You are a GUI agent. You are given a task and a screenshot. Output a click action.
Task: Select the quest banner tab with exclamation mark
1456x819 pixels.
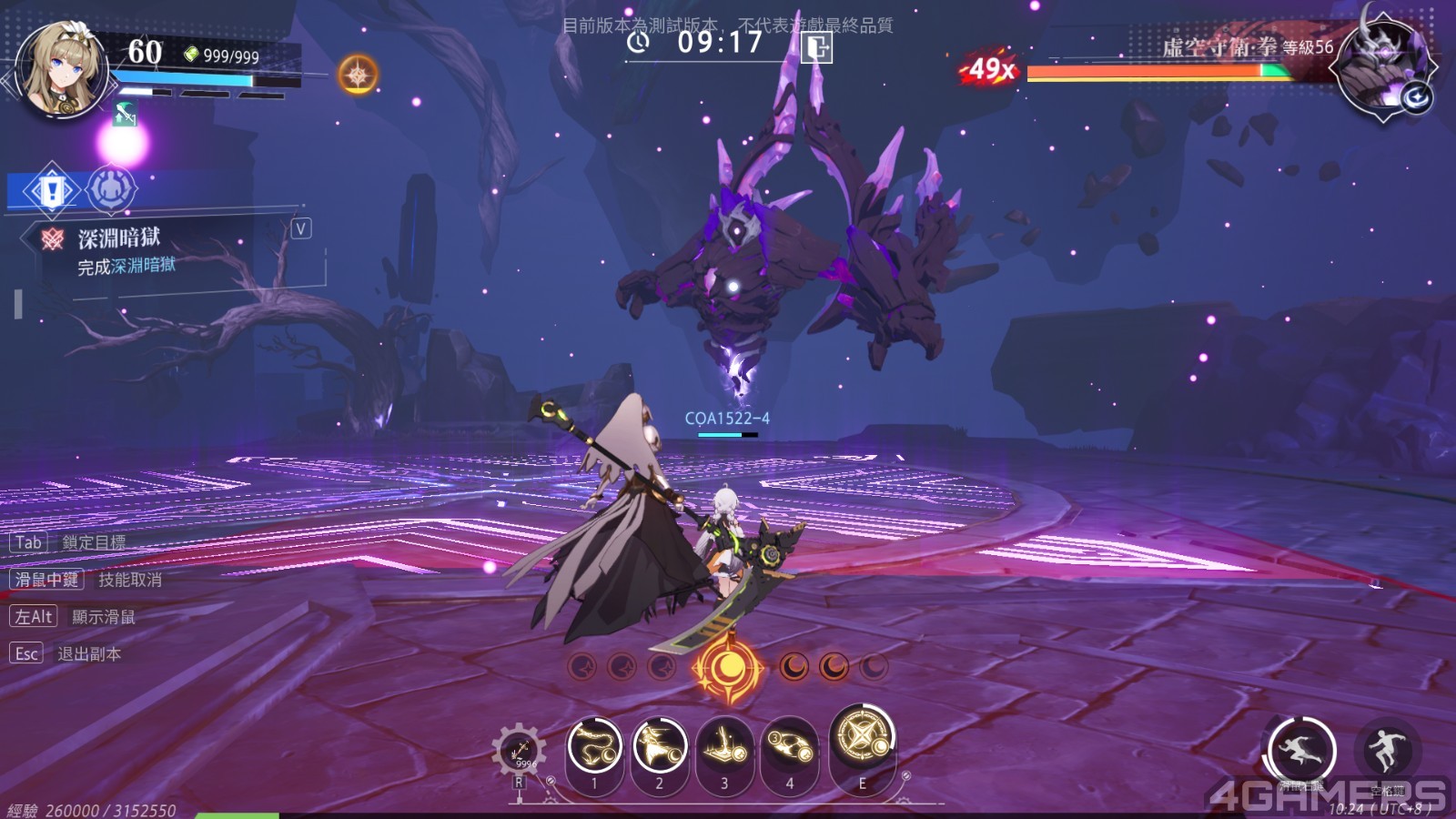coord(51,190)
